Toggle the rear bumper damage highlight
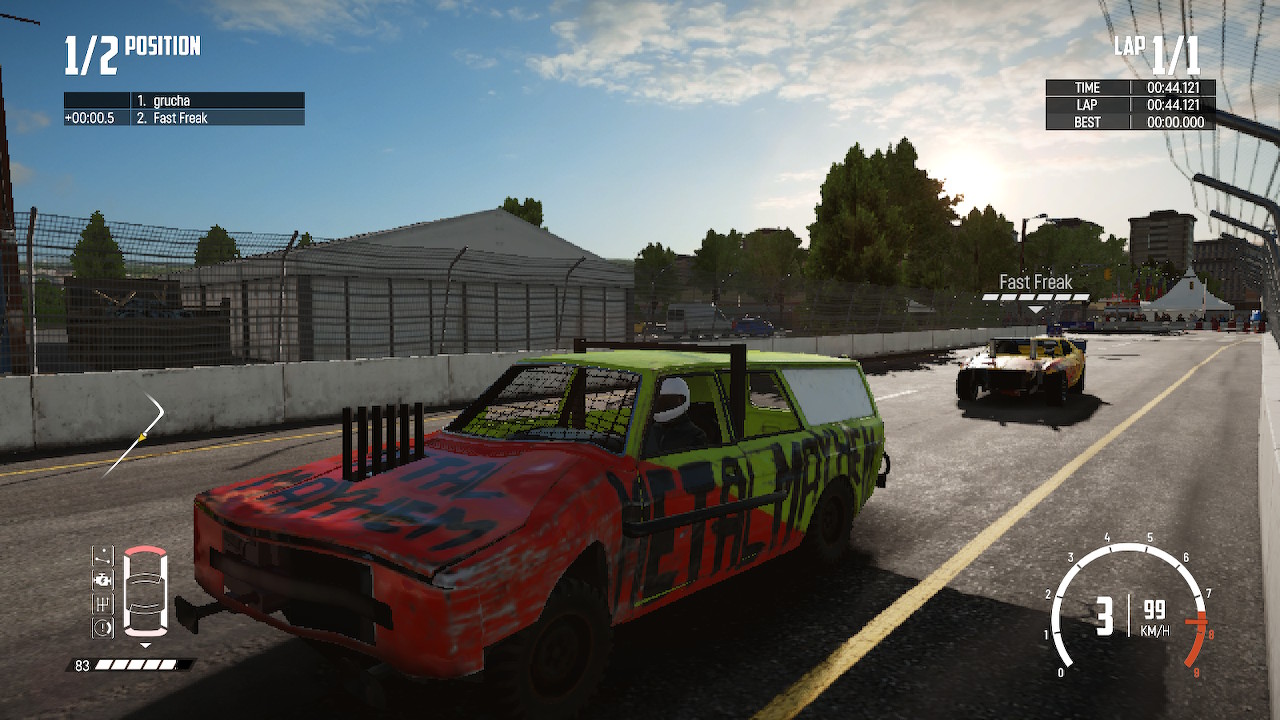Viewport: 1280px width, 720px height. (144, 632)
